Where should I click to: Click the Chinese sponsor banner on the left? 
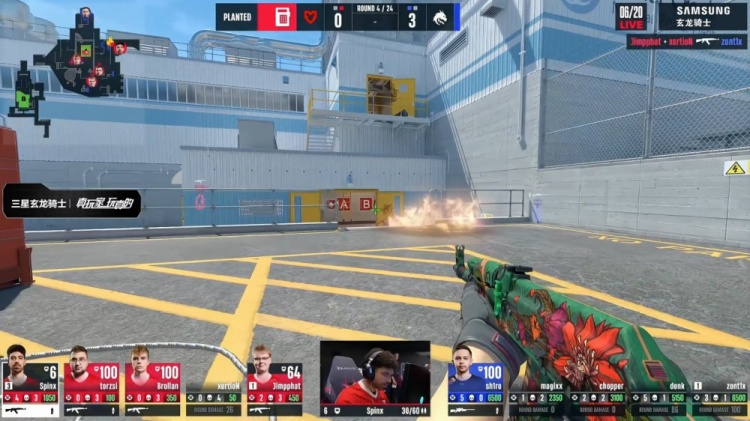(x=72, y=203)
